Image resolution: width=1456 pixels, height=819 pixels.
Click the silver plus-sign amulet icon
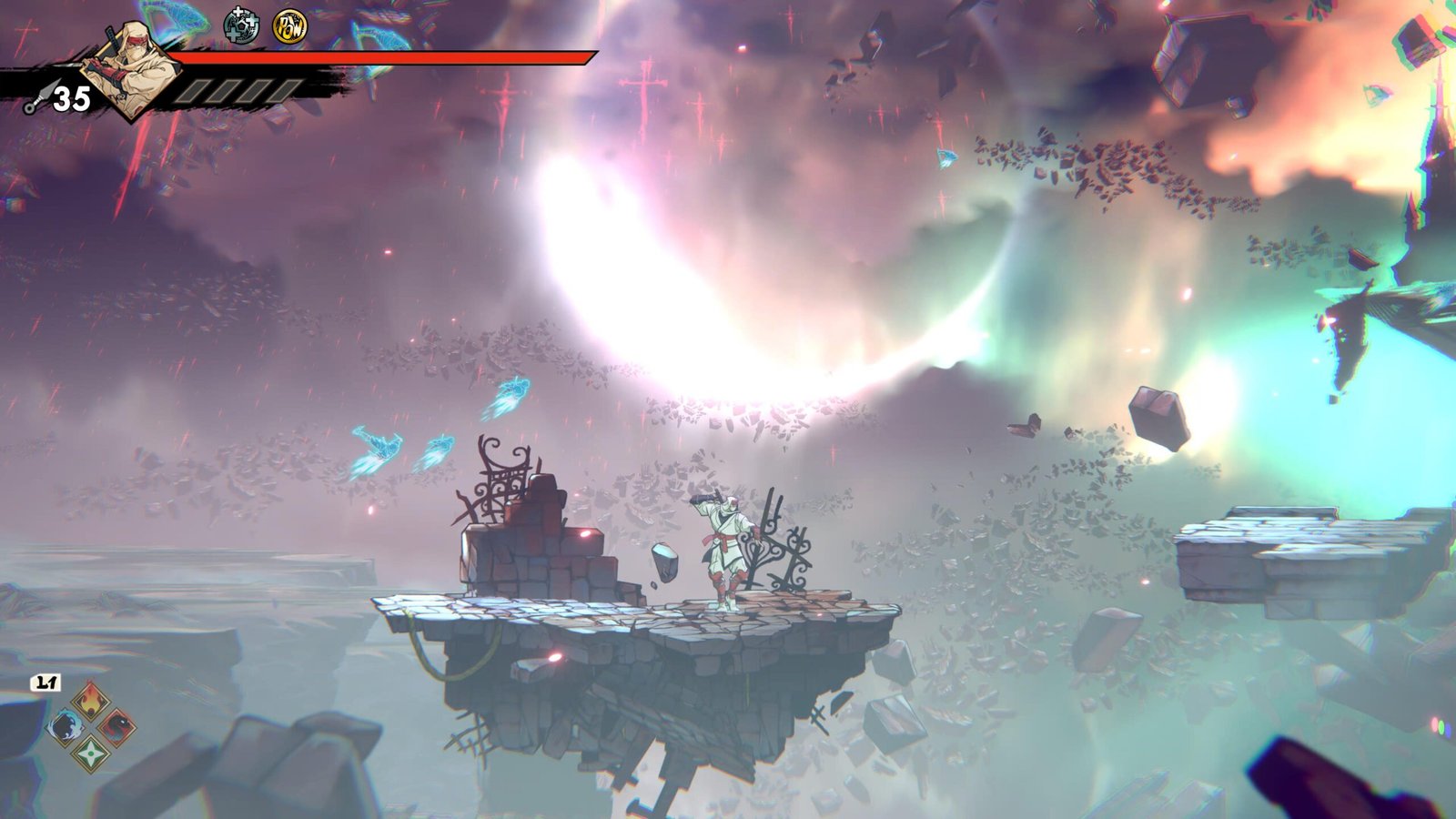pyautogui.click(x=241, y=27)
